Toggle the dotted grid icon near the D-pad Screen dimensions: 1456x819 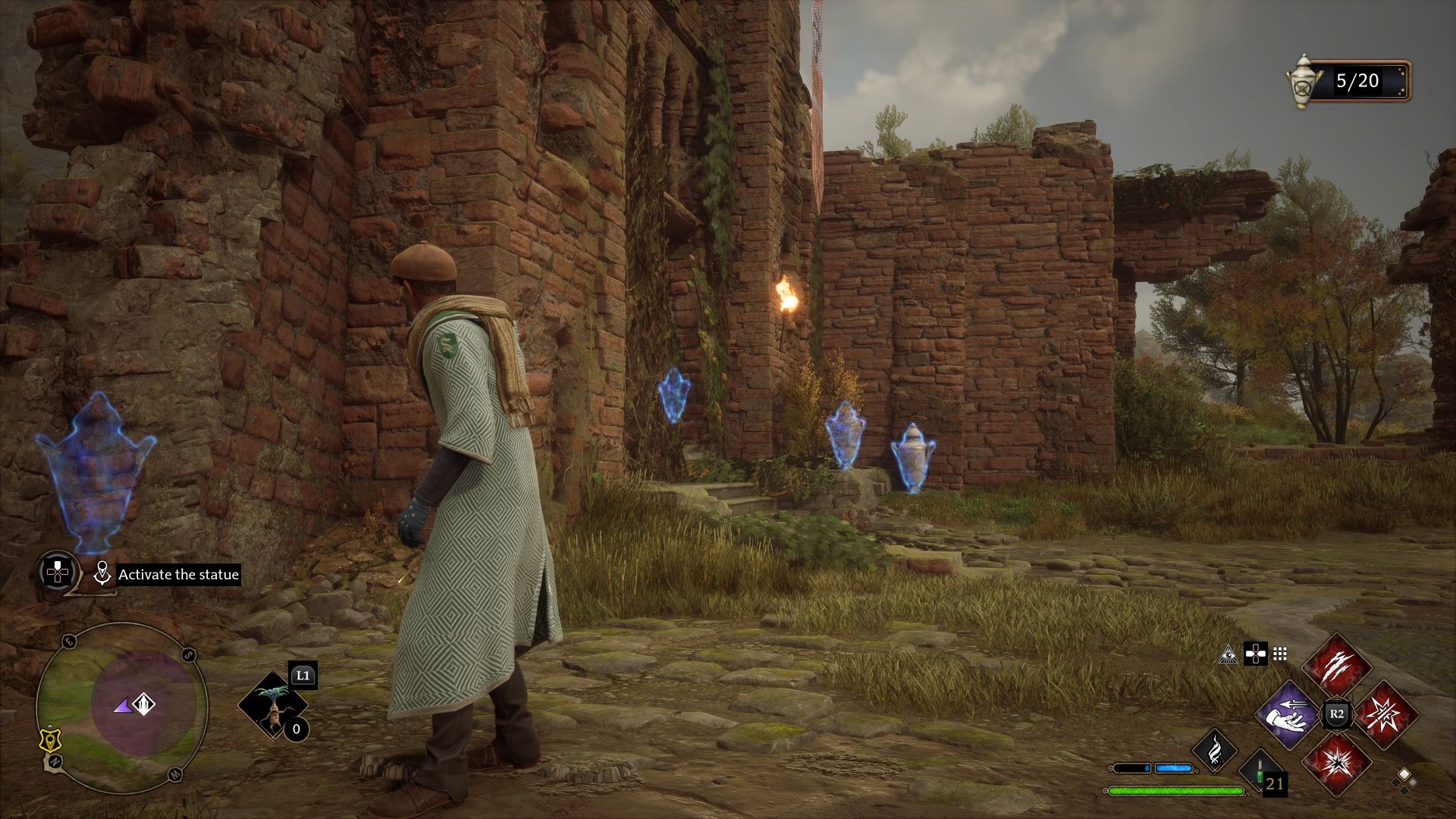[x=1279, y=654]
